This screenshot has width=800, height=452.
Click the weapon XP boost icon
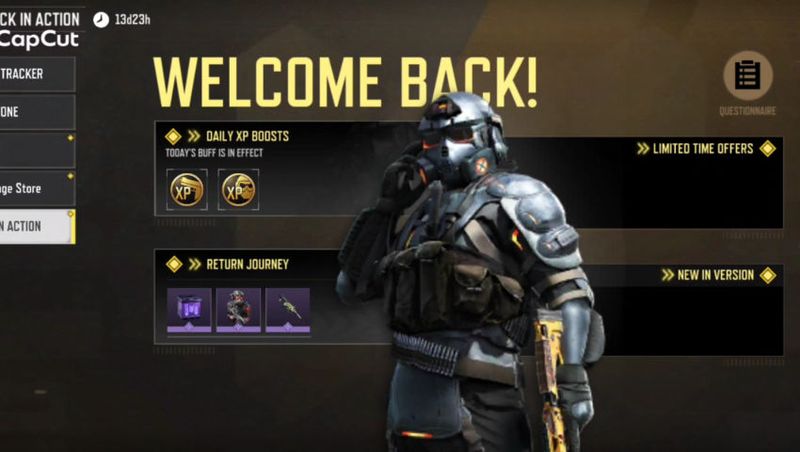tap(186, 189)
